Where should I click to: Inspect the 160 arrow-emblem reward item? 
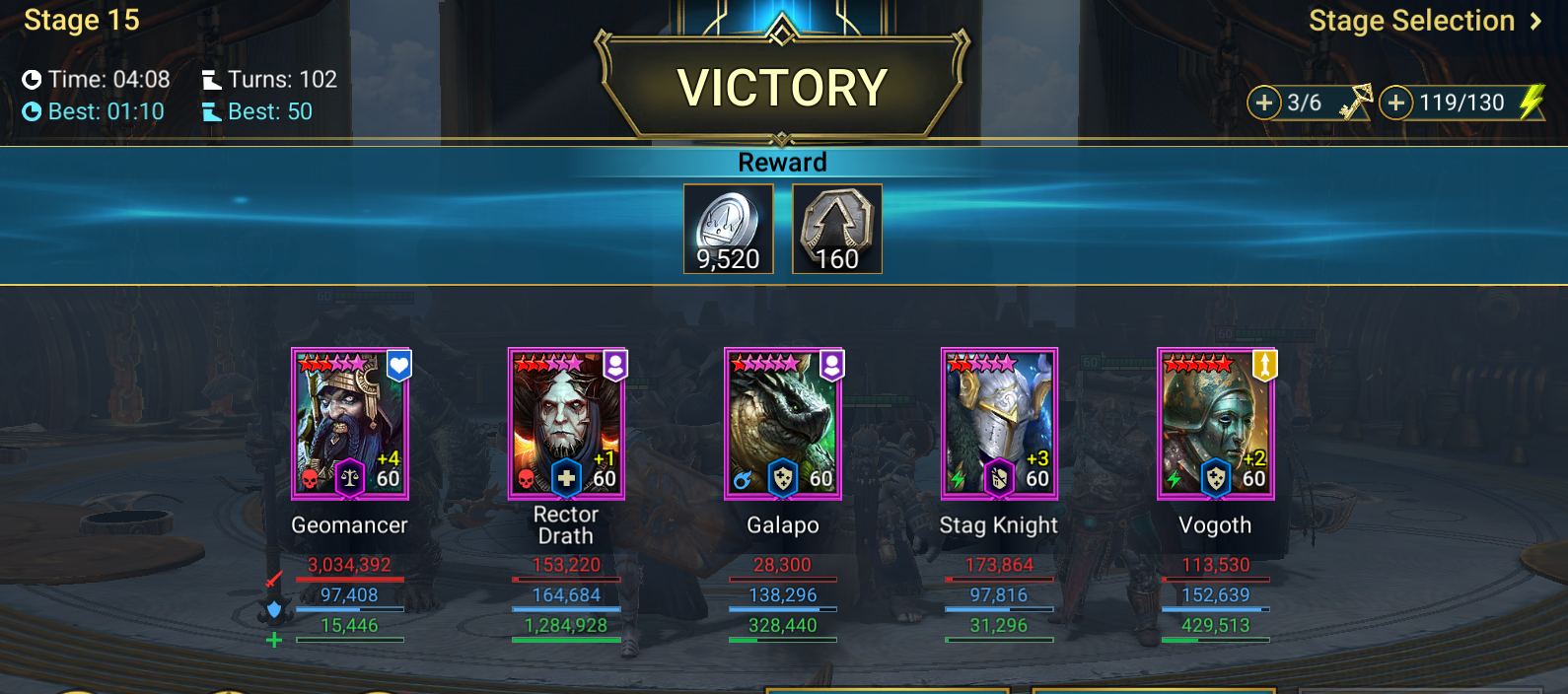pos(837,229)
